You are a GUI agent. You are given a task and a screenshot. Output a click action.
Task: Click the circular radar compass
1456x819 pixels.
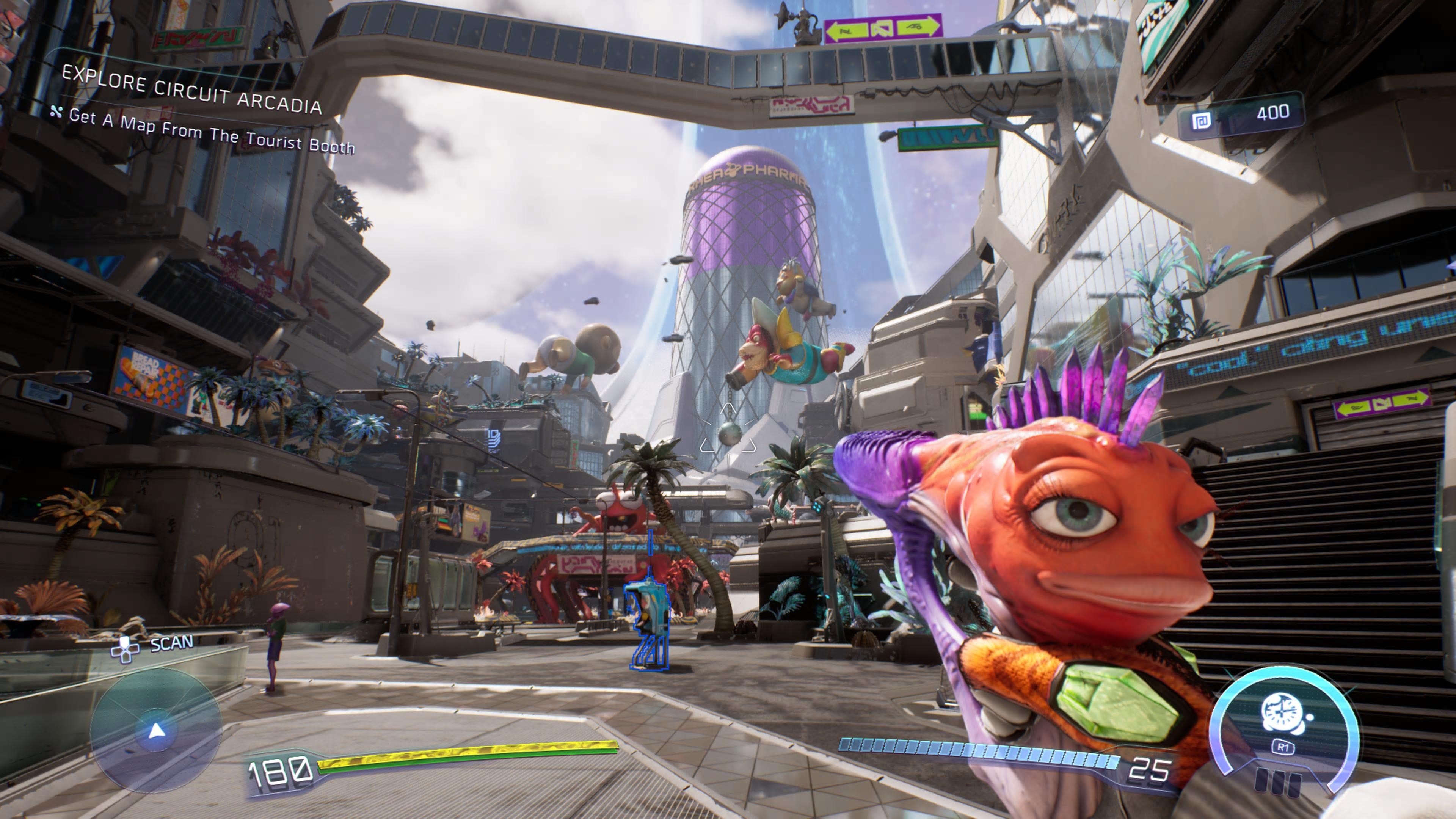tap(156, 730)
